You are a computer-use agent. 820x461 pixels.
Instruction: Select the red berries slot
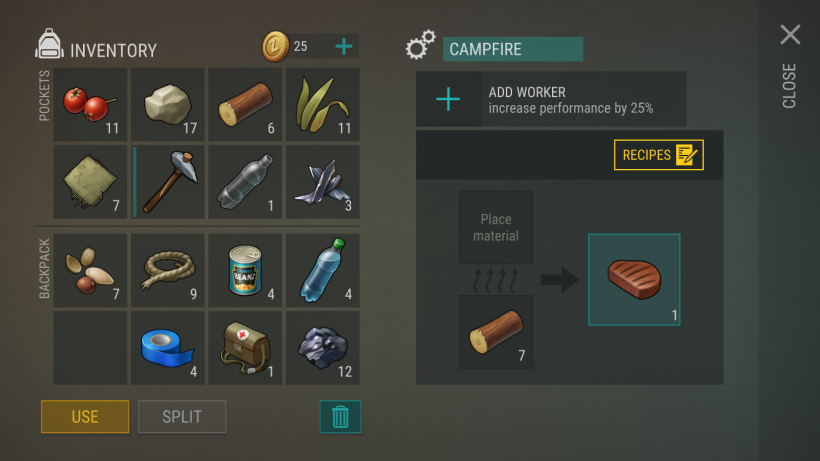point(90,104)
